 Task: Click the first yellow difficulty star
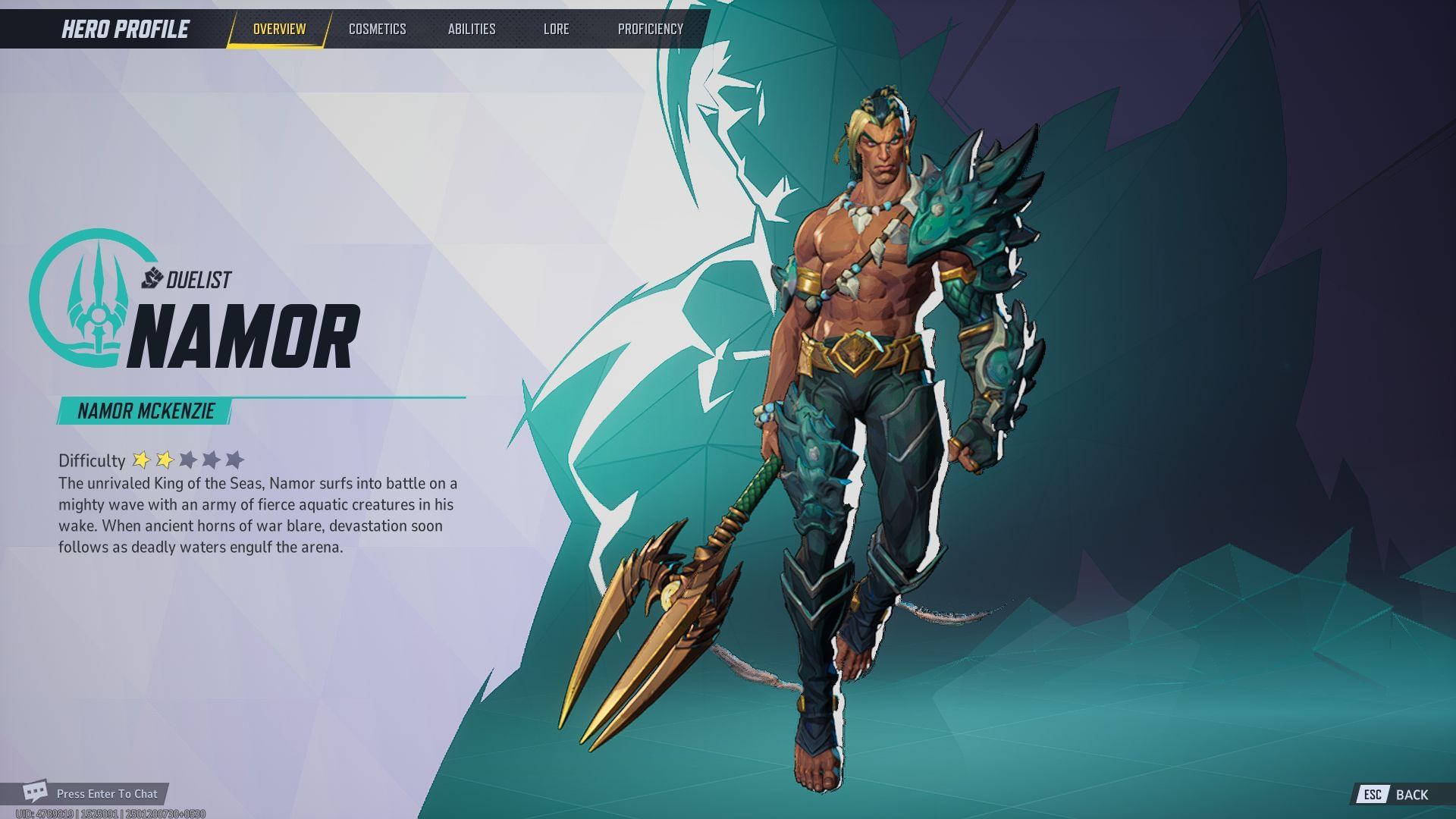click(143, 458)
